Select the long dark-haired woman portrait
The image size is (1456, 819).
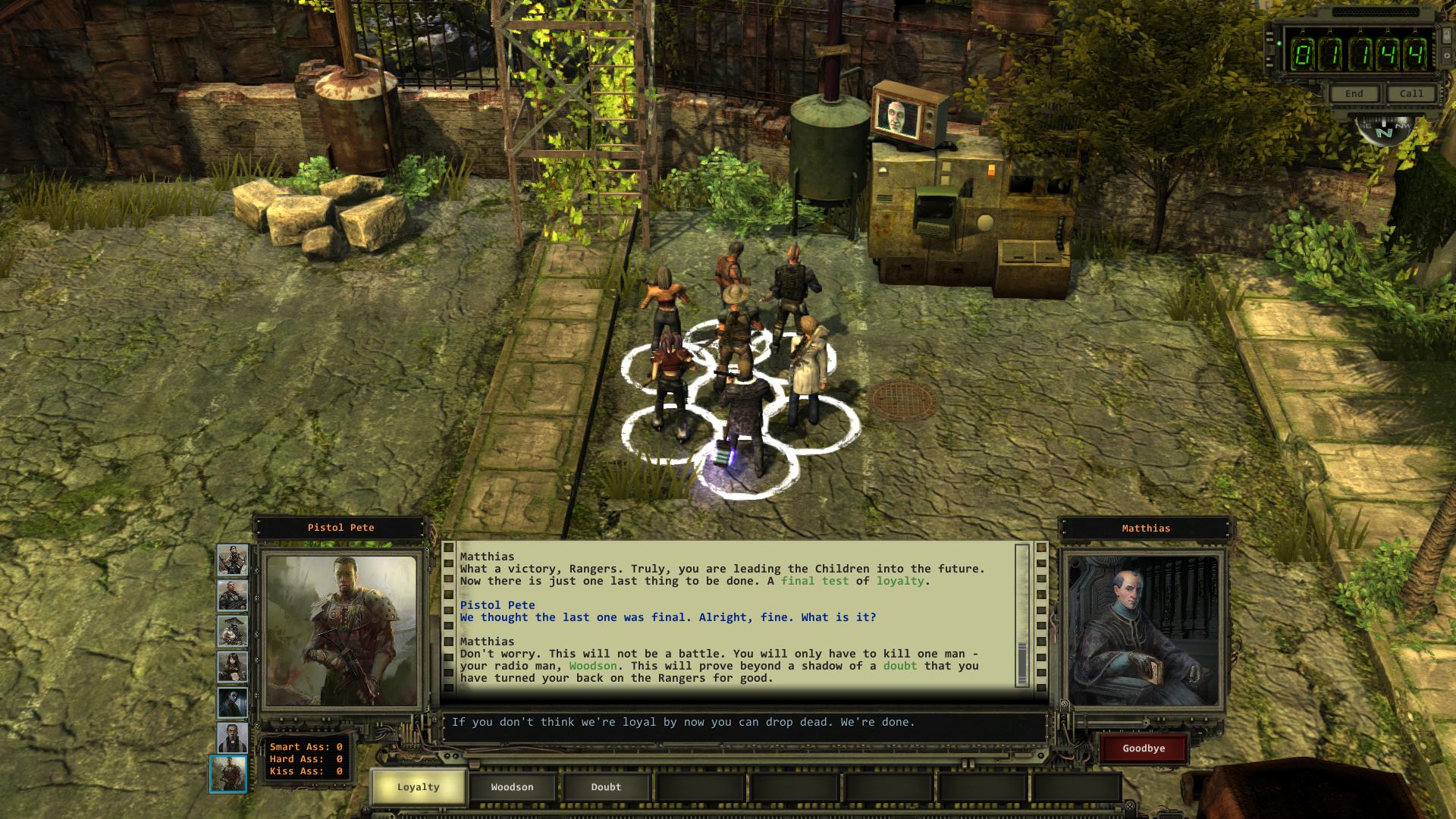click(x=232, y=667)
